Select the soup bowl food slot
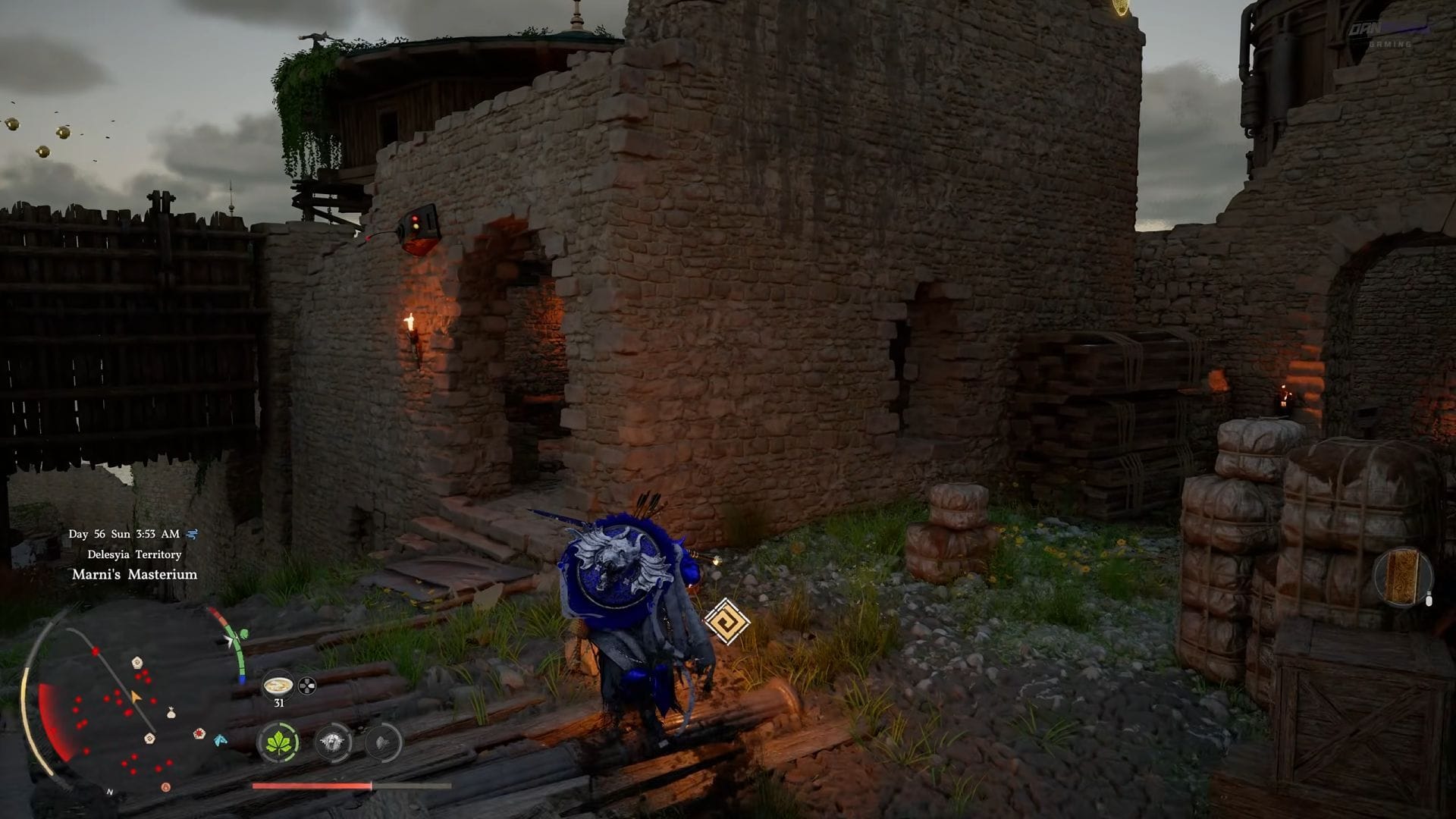Screen dimensions: 1456x819 (278, 686)
